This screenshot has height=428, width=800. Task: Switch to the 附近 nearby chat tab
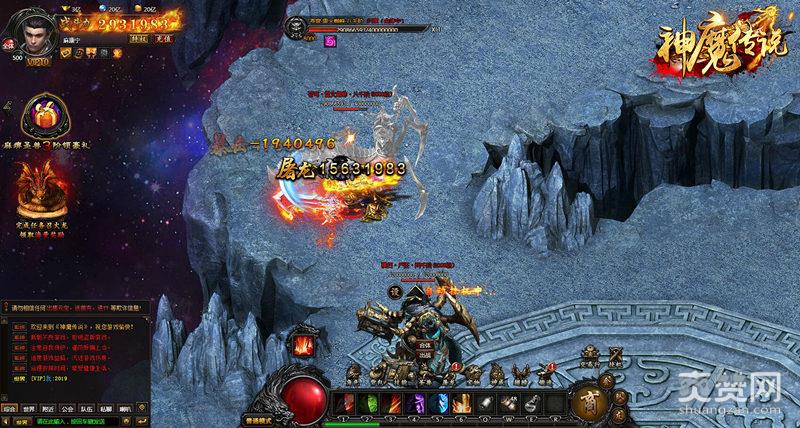49,408
